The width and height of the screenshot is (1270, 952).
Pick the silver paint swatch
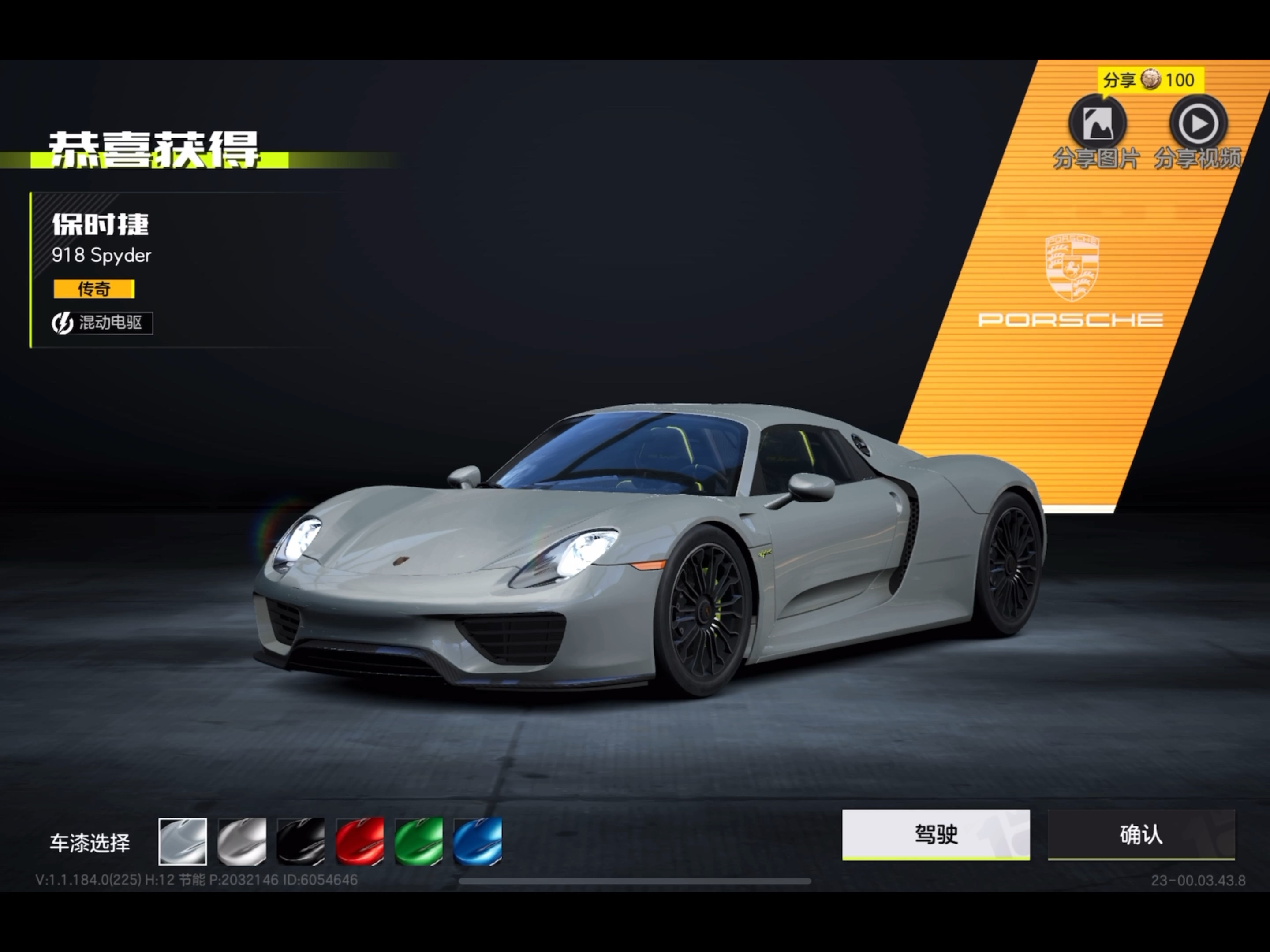point(242,841)
